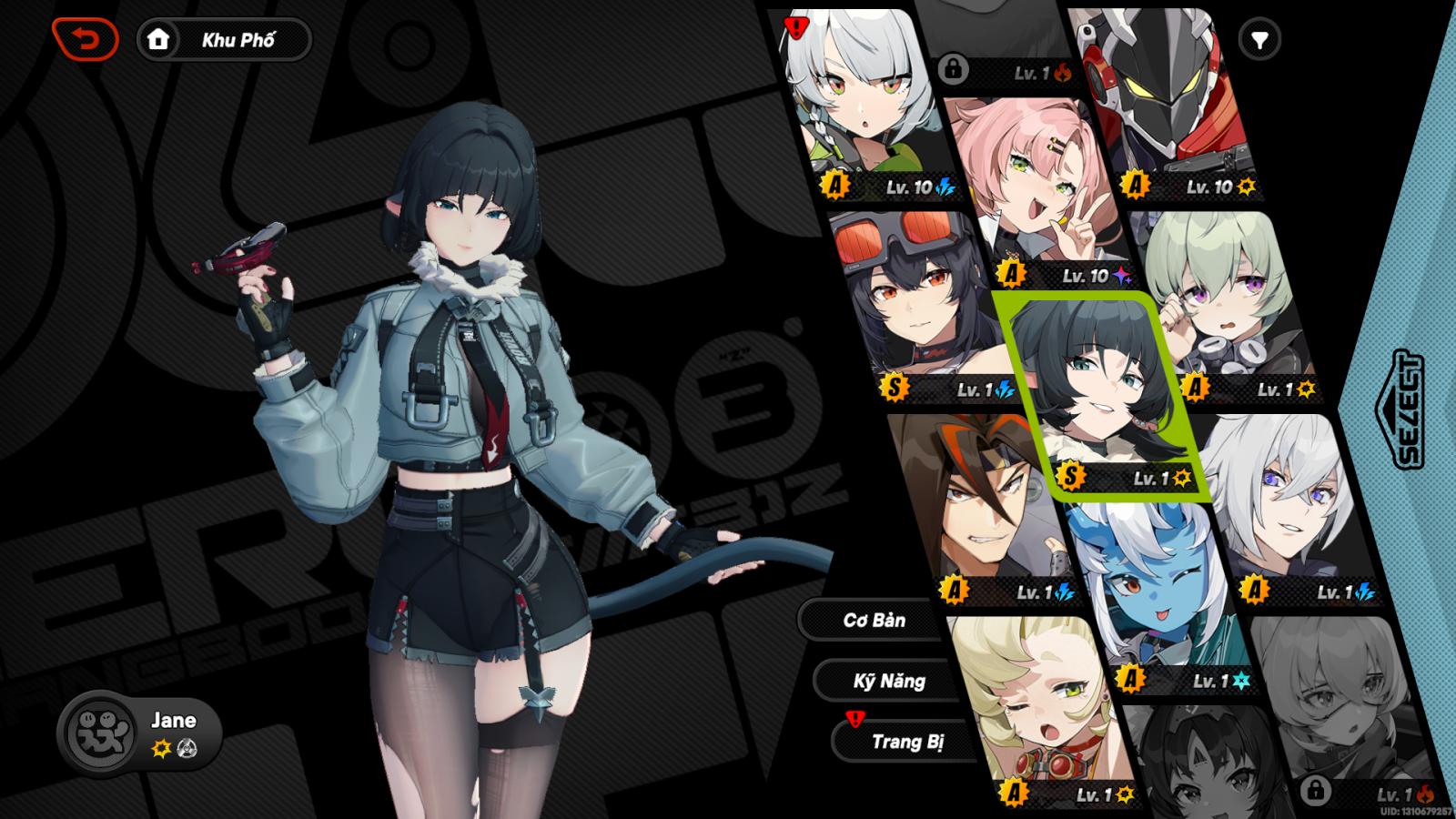
Task: Click the S rank badge on Jane's portrait
Action: coord(1070,474)
